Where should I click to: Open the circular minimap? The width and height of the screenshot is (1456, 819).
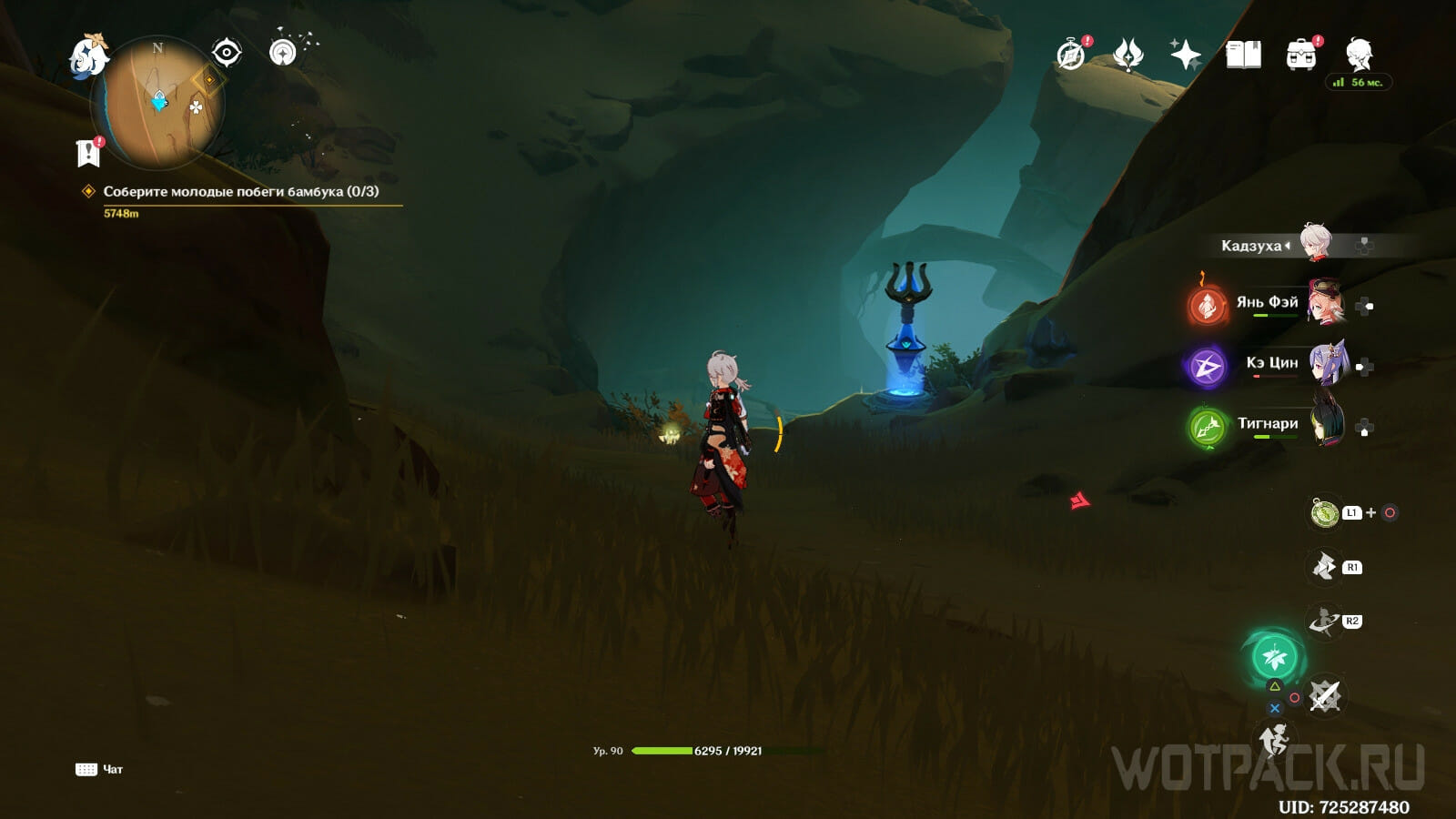(x=158, y=102)
